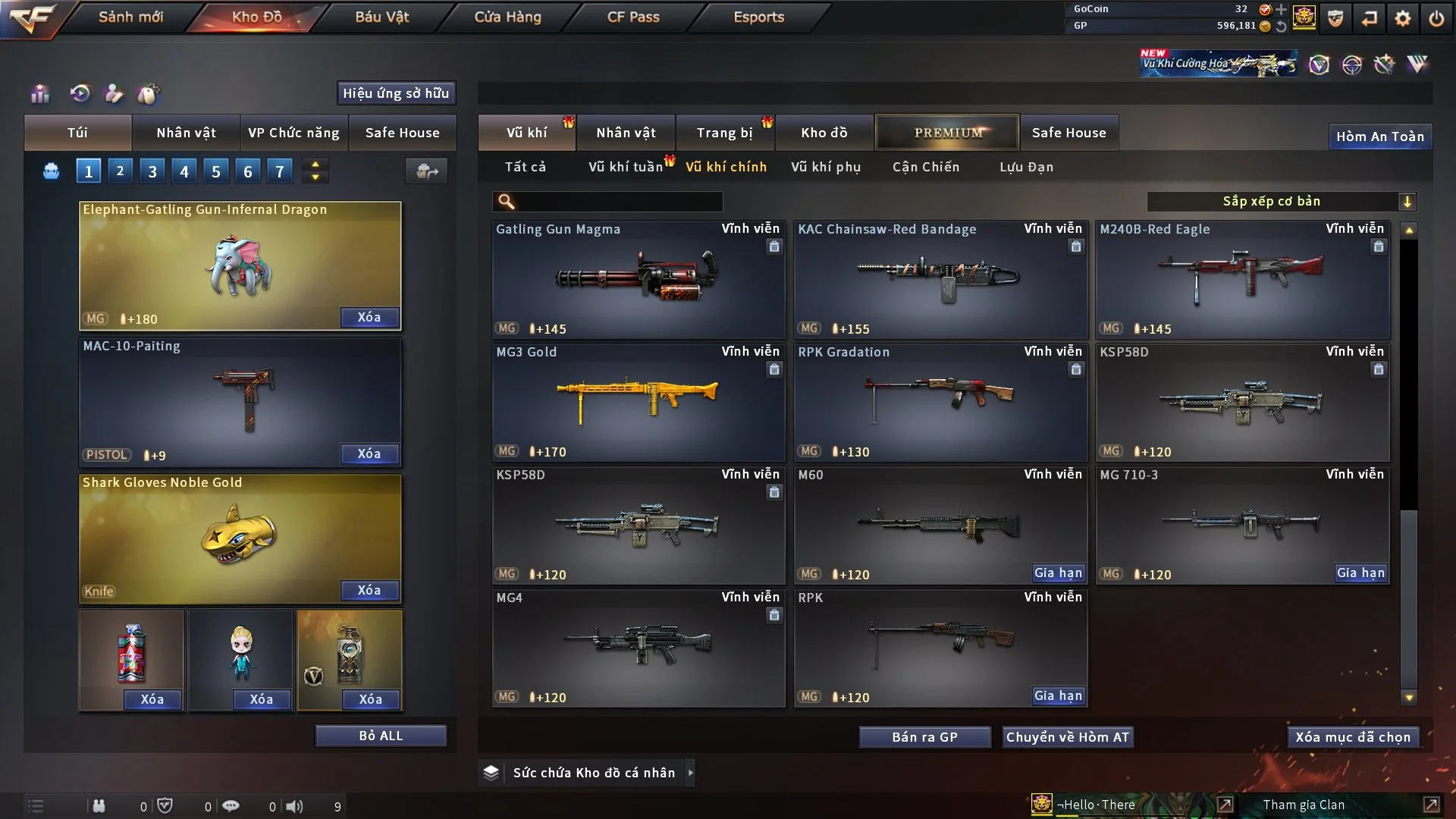The height and width of the screenshot is (819, 1456).
Task: Pick the MG3 Gold weapon card
Action: coord(638,402)
